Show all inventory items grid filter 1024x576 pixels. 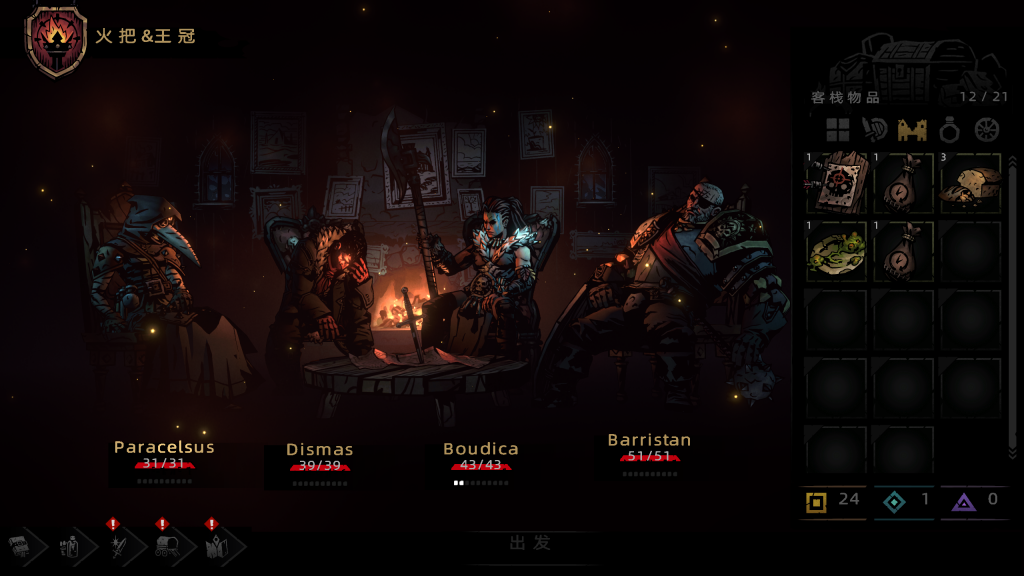[x=837, y=130]
